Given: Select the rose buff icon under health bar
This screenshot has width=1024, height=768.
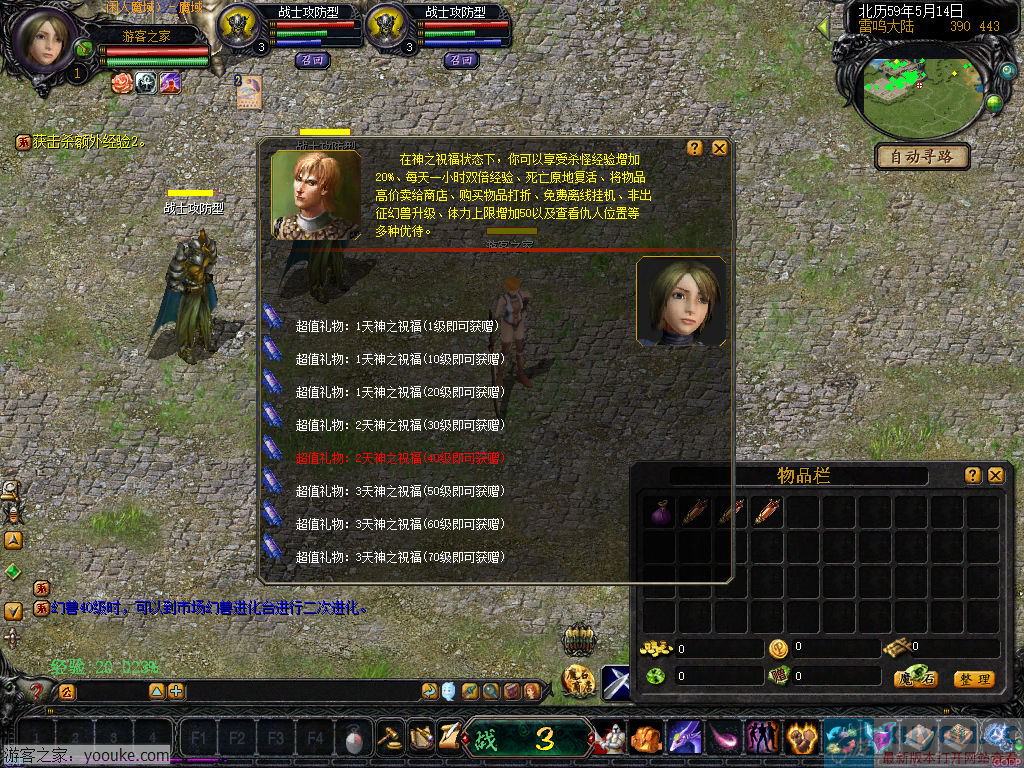Looking at the screenshot, I should (122, 82).
